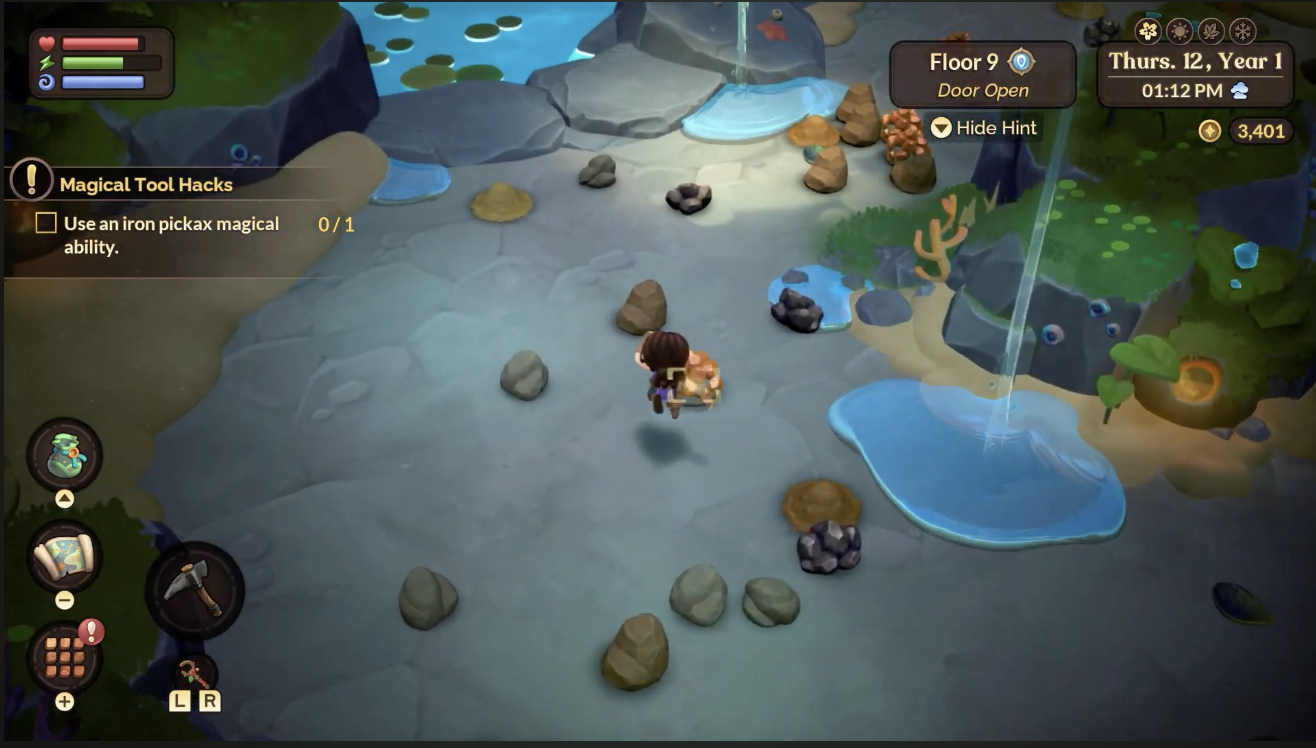
Task: Open the Floor 9 Door Open panel
Action: pyautogui.click(x=983, y=73)
